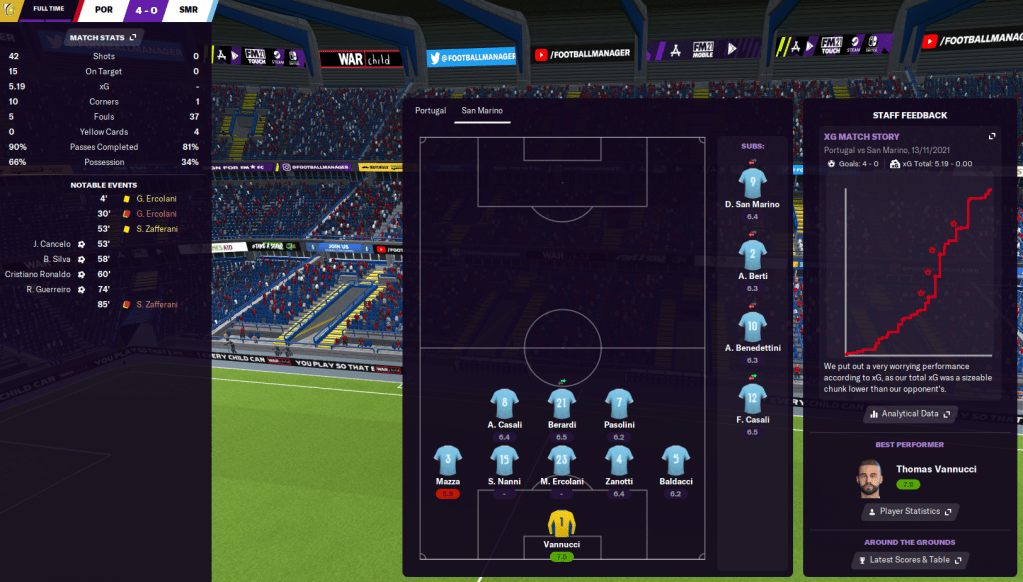Click M. Ercolani's shirt icon
The height and width of the screenshot is (582, 1023).
(562, 460)
